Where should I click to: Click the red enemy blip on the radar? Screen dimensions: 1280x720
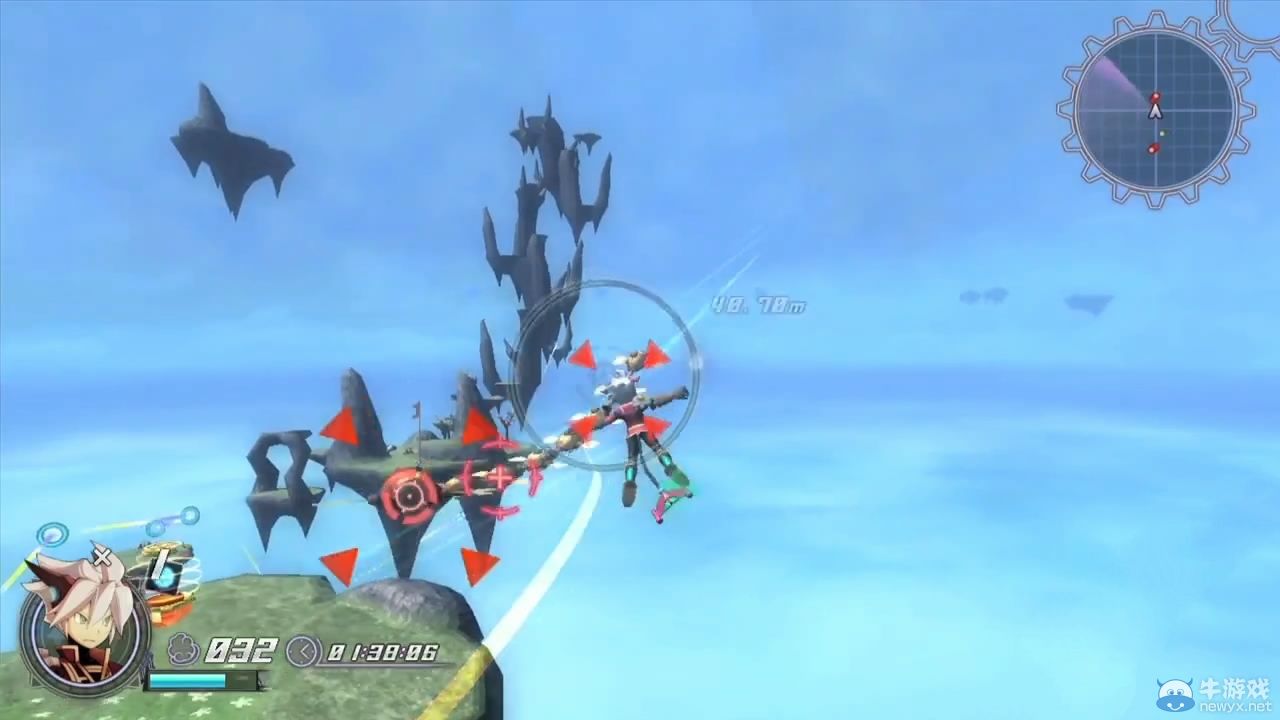click(x=1156, y=96)
